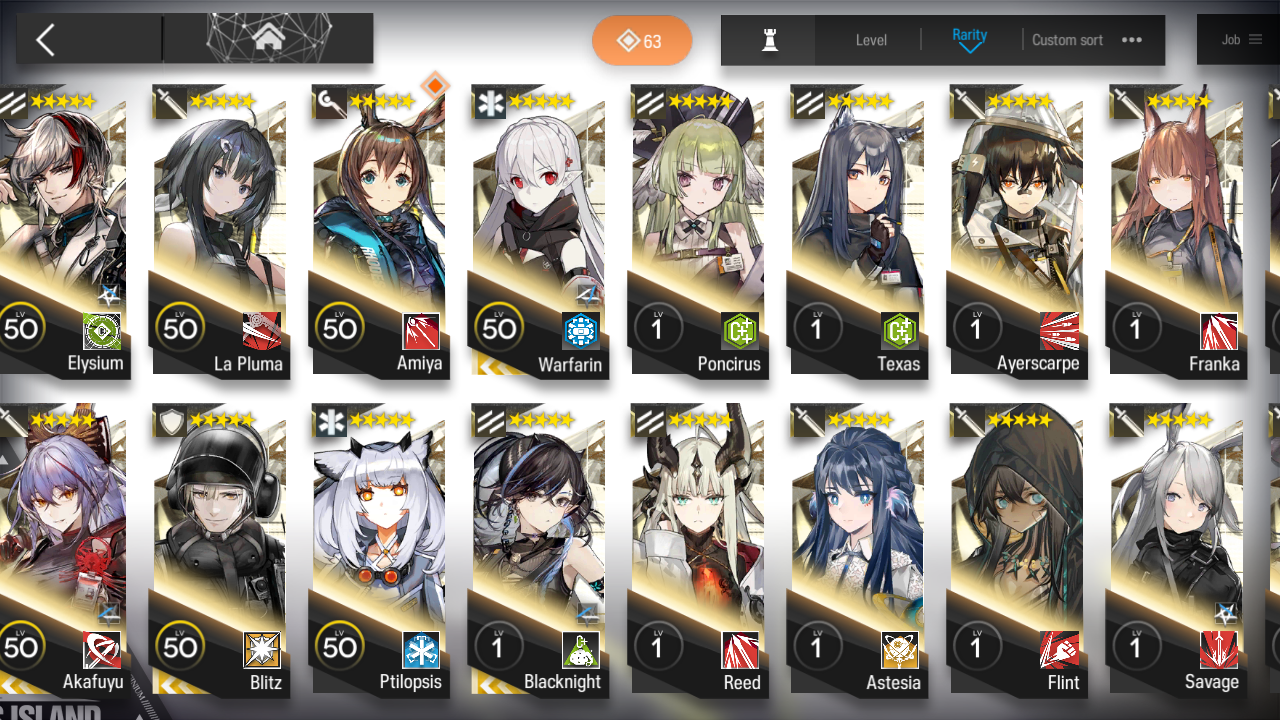Open the ellipsis for more sort options
Viewport: 1280px width, 720px height.
pos(1131,40)
